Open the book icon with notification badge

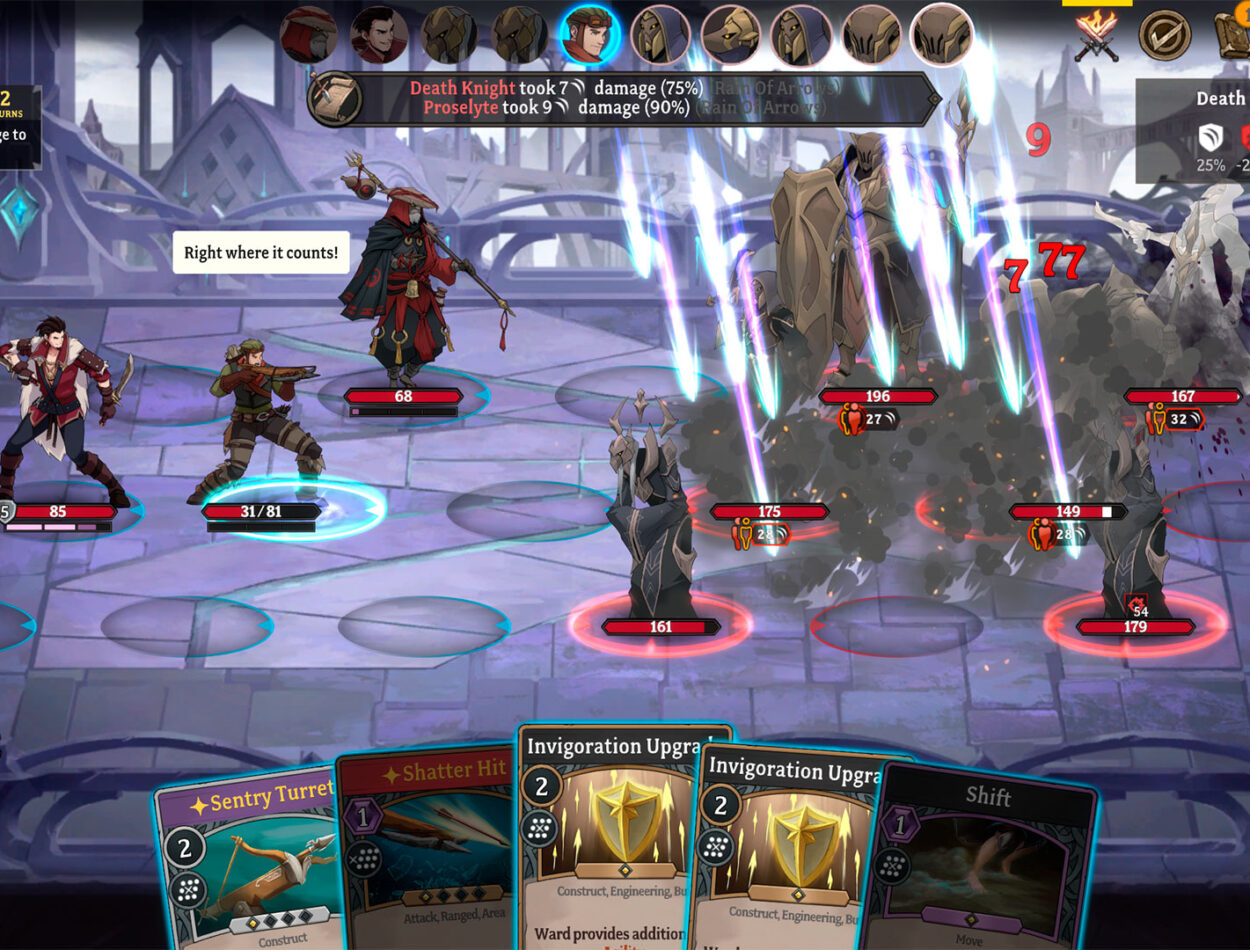(1234, 36)
